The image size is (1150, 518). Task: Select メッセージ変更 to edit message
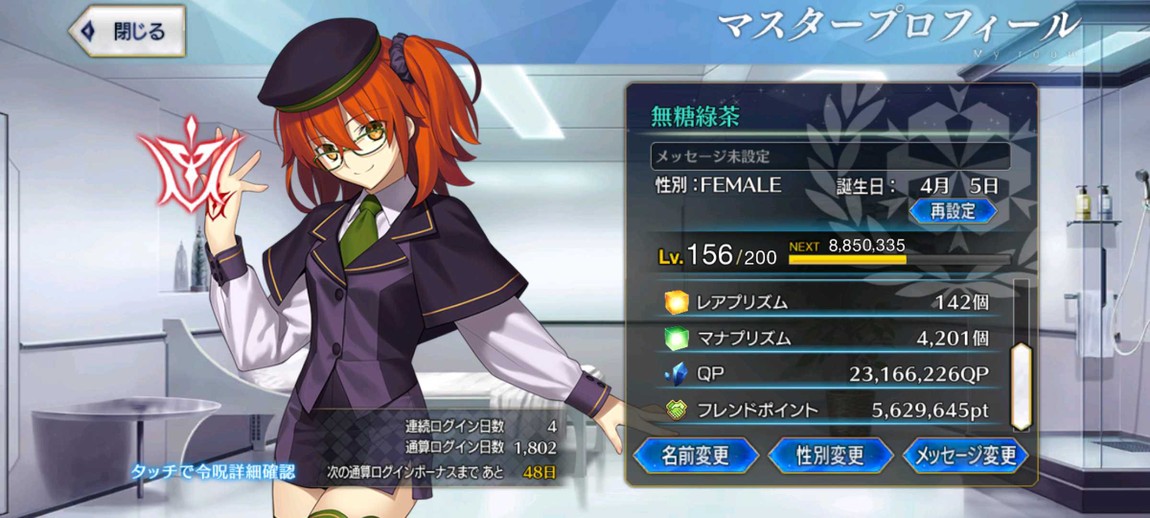point(965,456)
